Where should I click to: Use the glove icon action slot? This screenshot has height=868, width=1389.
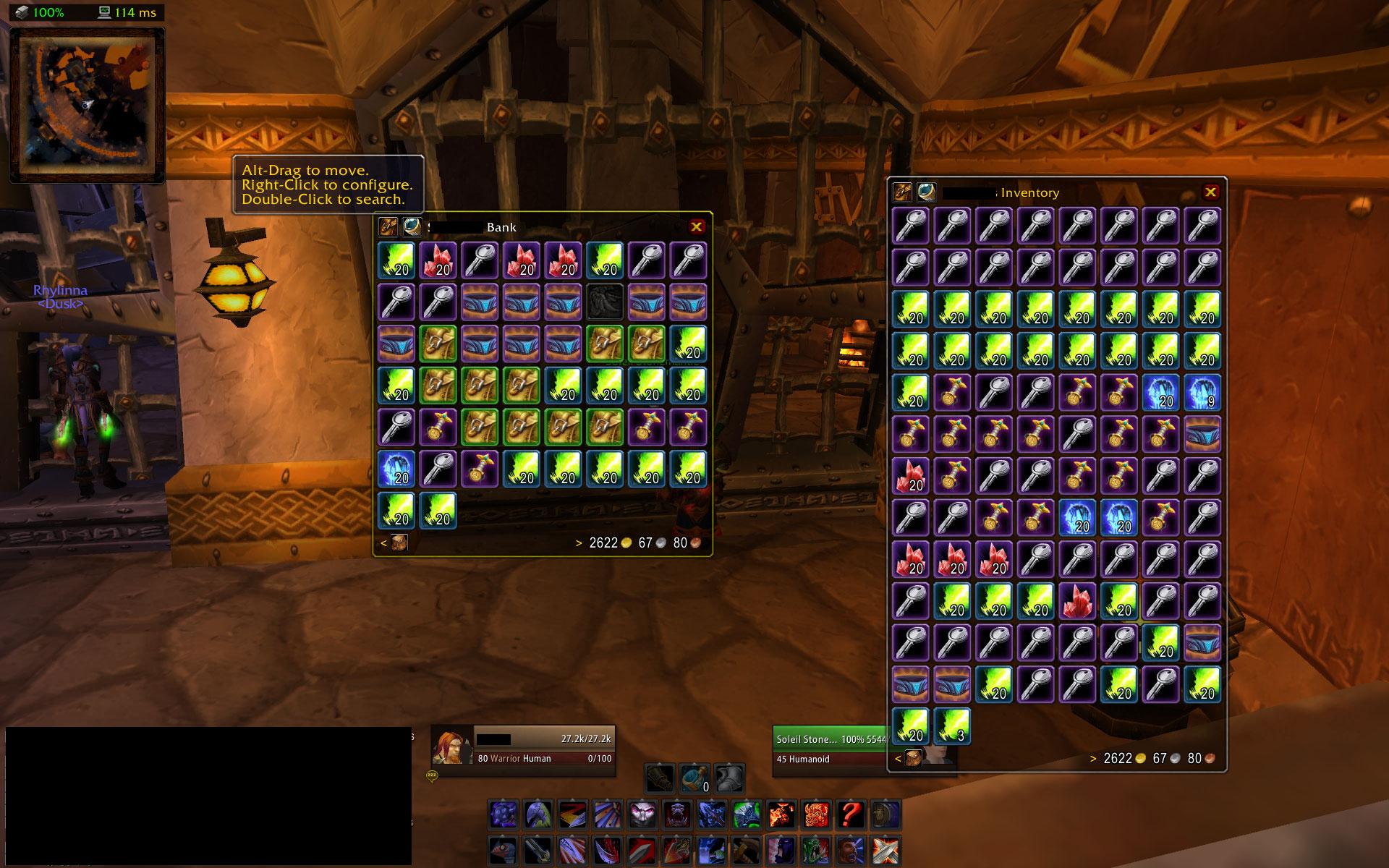(660, 779)
